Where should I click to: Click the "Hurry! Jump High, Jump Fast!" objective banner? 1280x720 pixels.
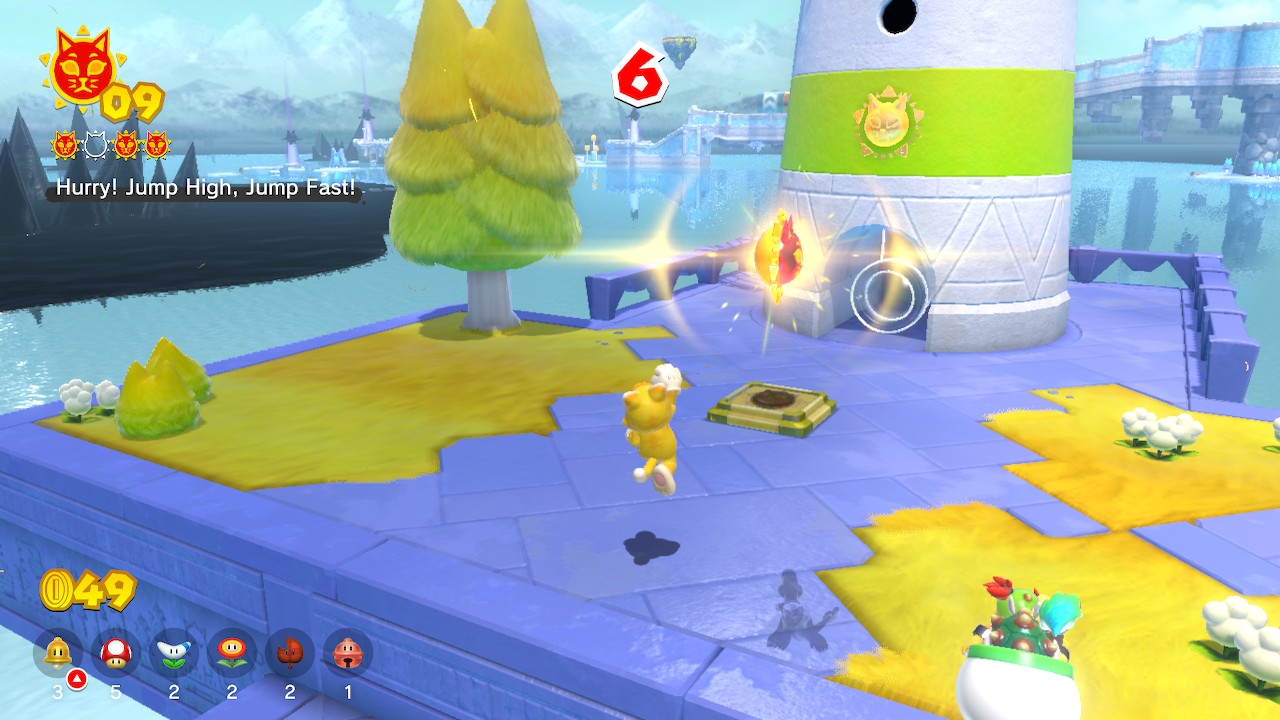pyautogui.click(x=205, y=187)
